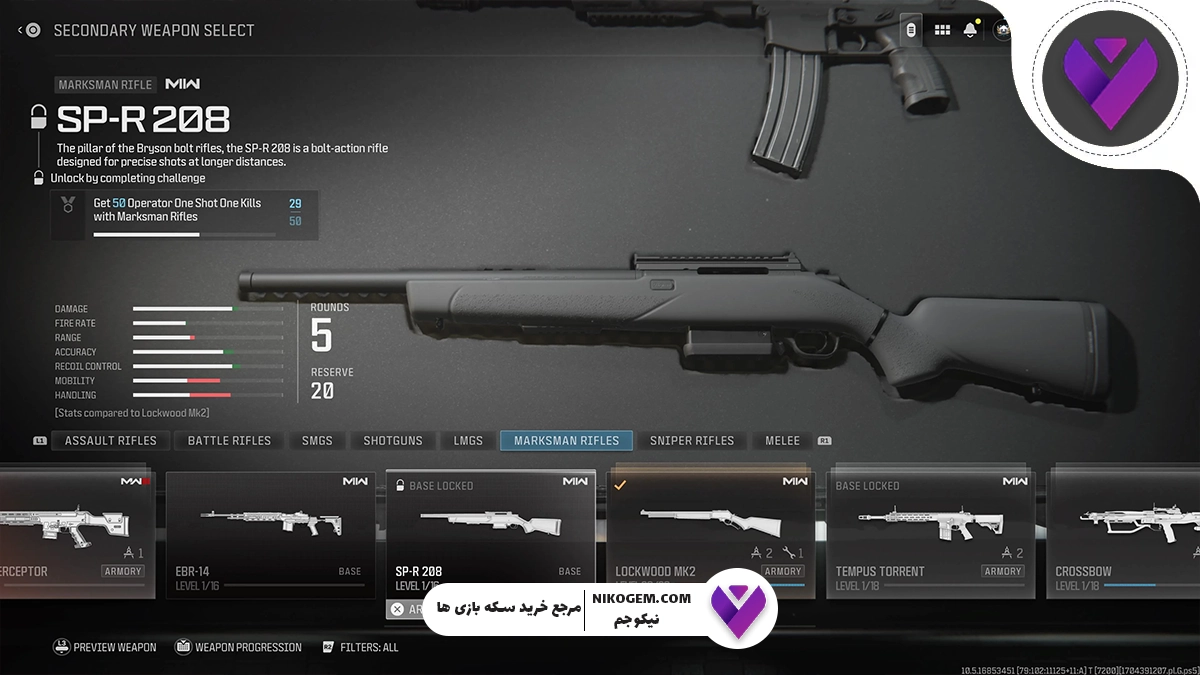Open the grid menu icon
The height and width of the screenshot is (675, 1200).
tap(942, 30)
